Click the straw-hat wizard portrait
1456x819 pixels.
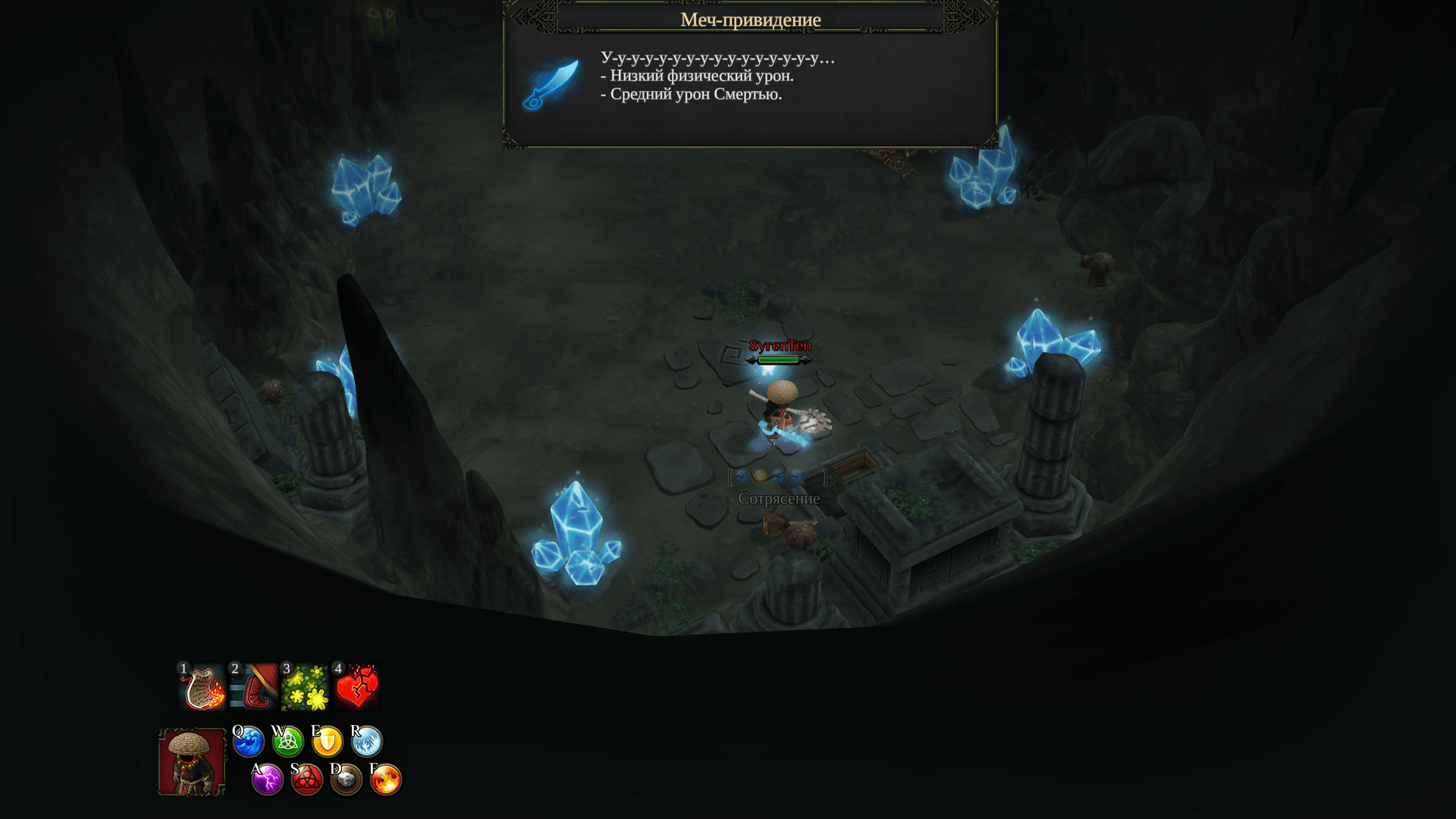click(192, 762)
